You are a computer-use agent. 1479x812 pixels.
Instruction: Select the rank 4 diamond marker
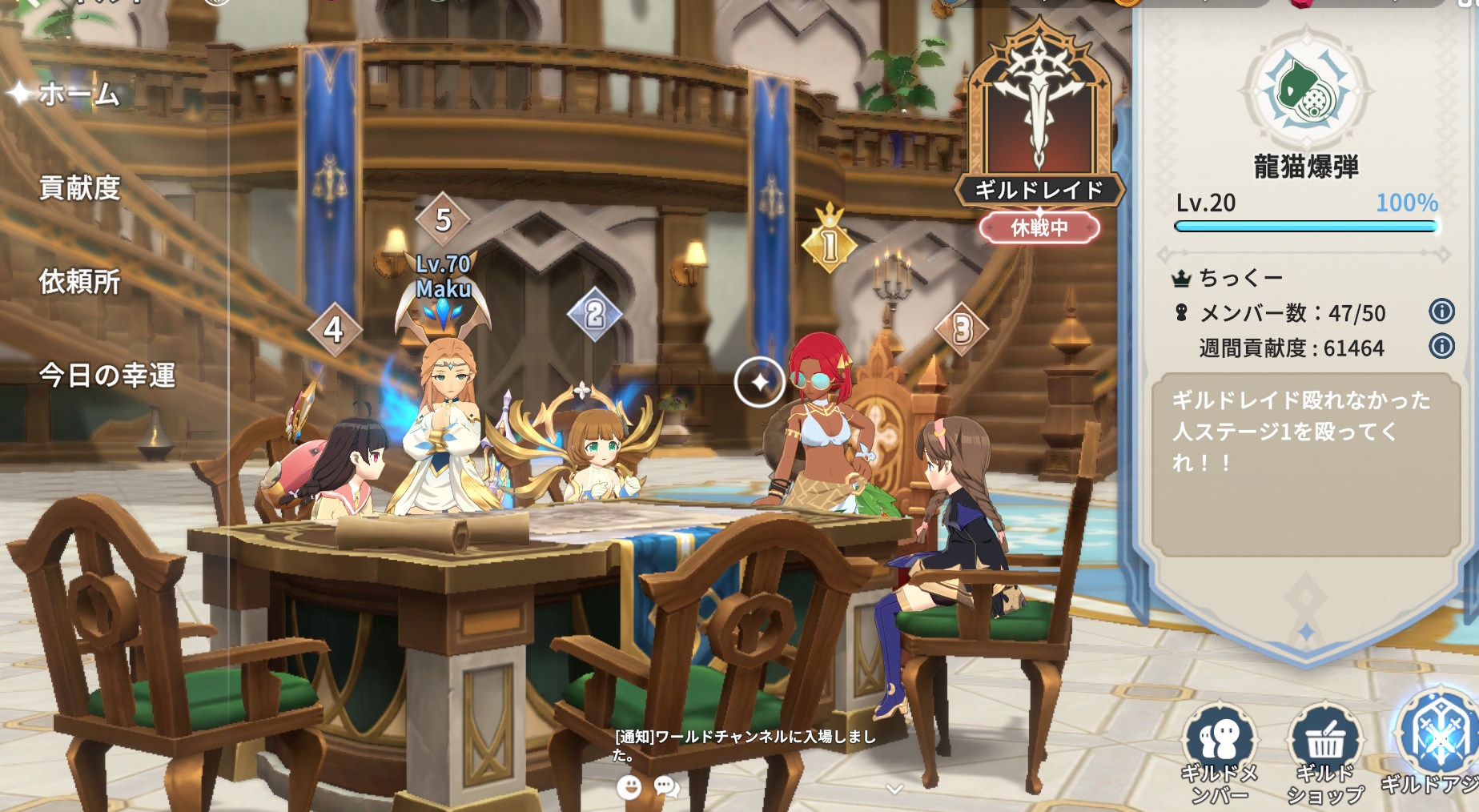333,329
